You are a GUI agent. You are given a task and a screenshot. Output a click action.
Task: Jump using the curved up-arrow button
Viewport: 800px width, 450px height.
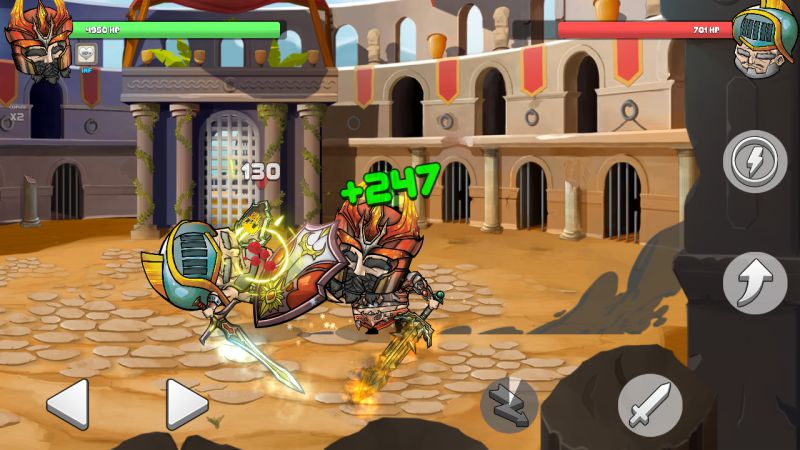point(755,283)
